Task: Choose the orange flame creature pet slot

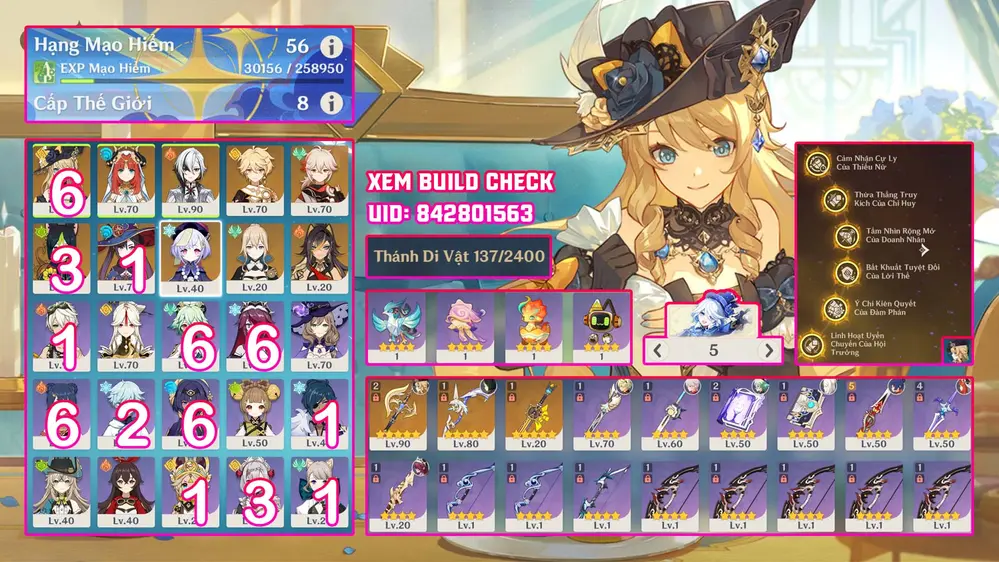Action: tap(533, 326)
